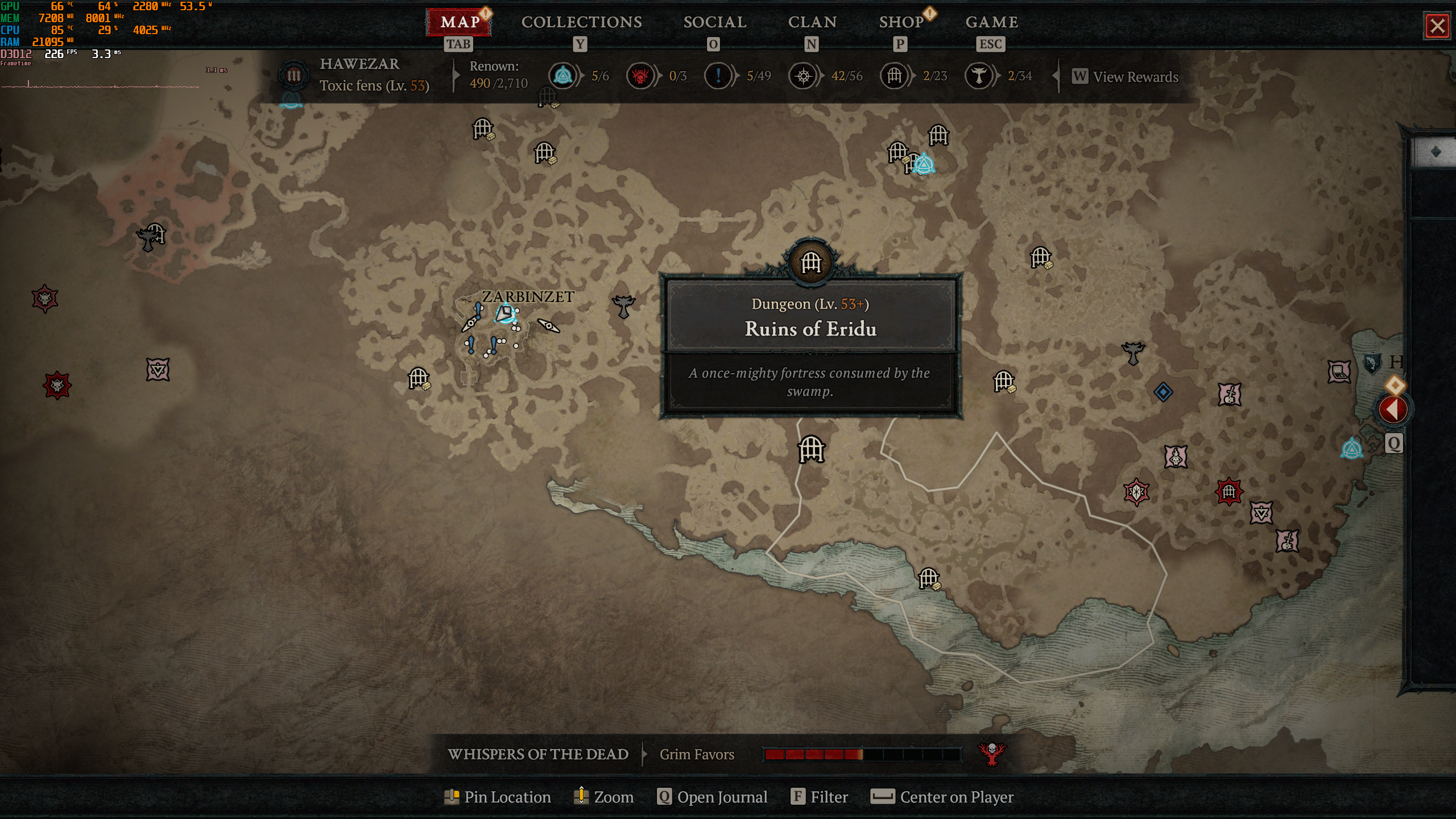Go to the Game menu tab

click(991, 22)
